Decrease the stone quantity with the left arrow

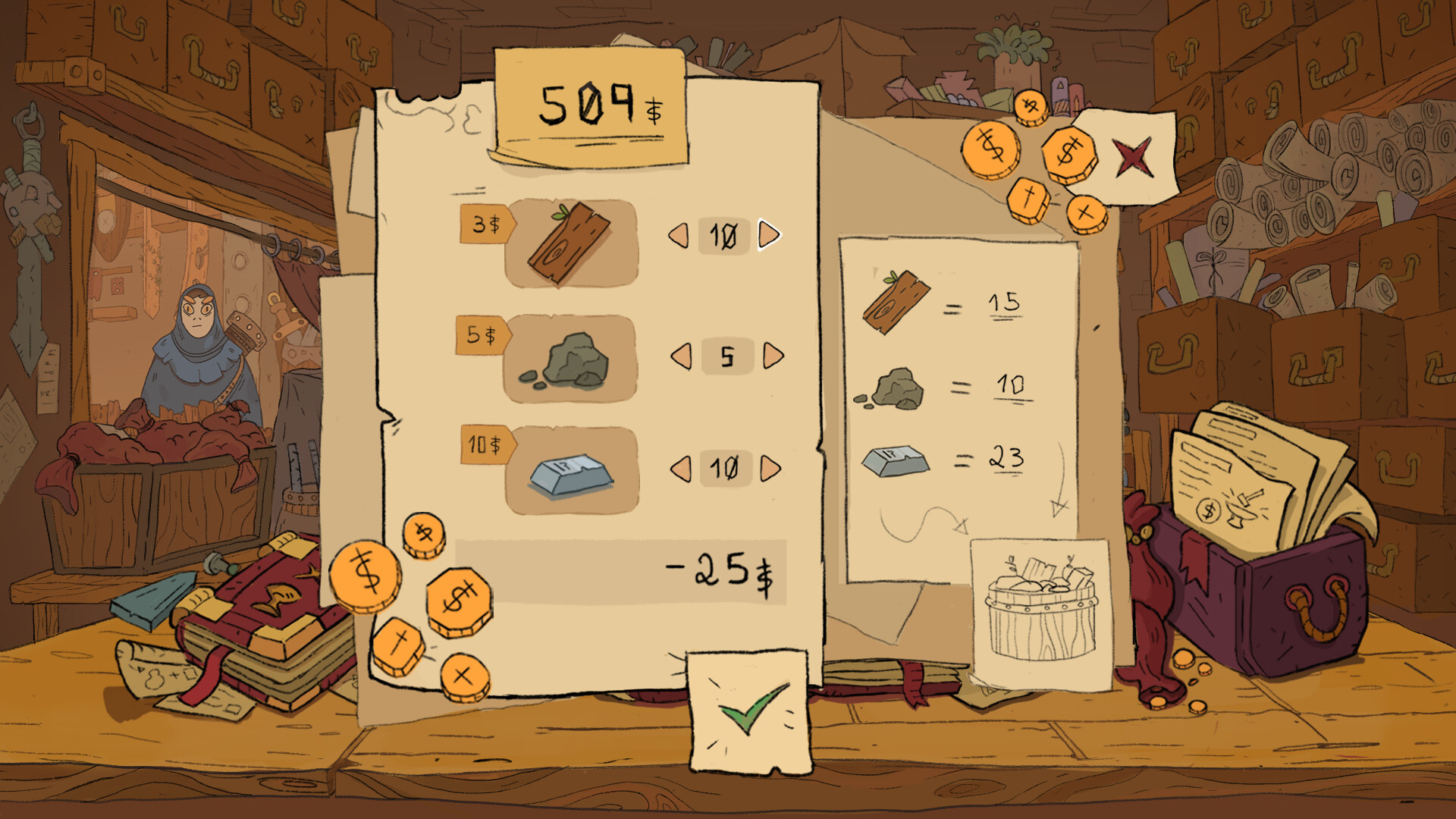[x=681, y=356]
